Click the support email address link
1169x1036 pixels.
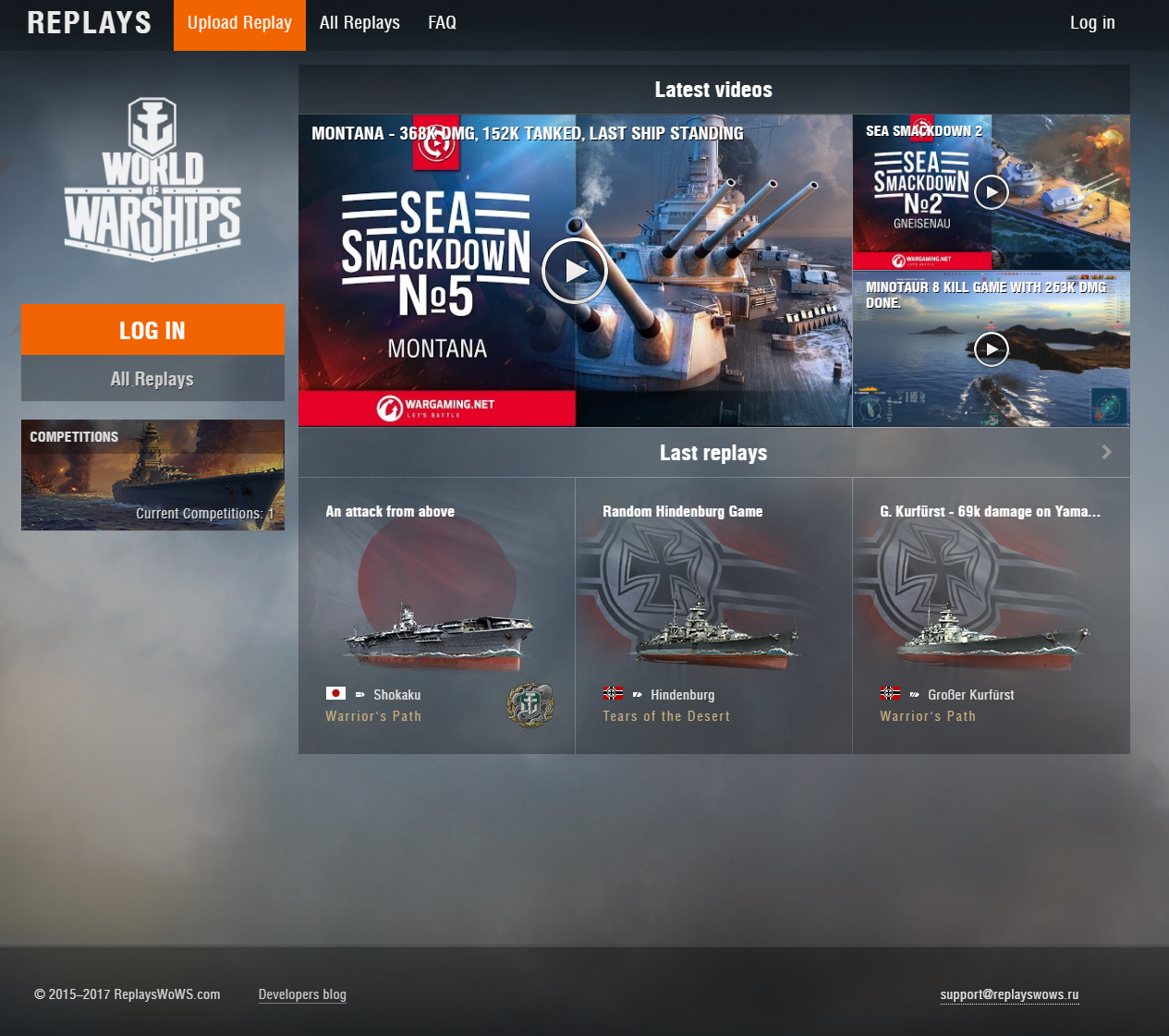point(1009,994)
